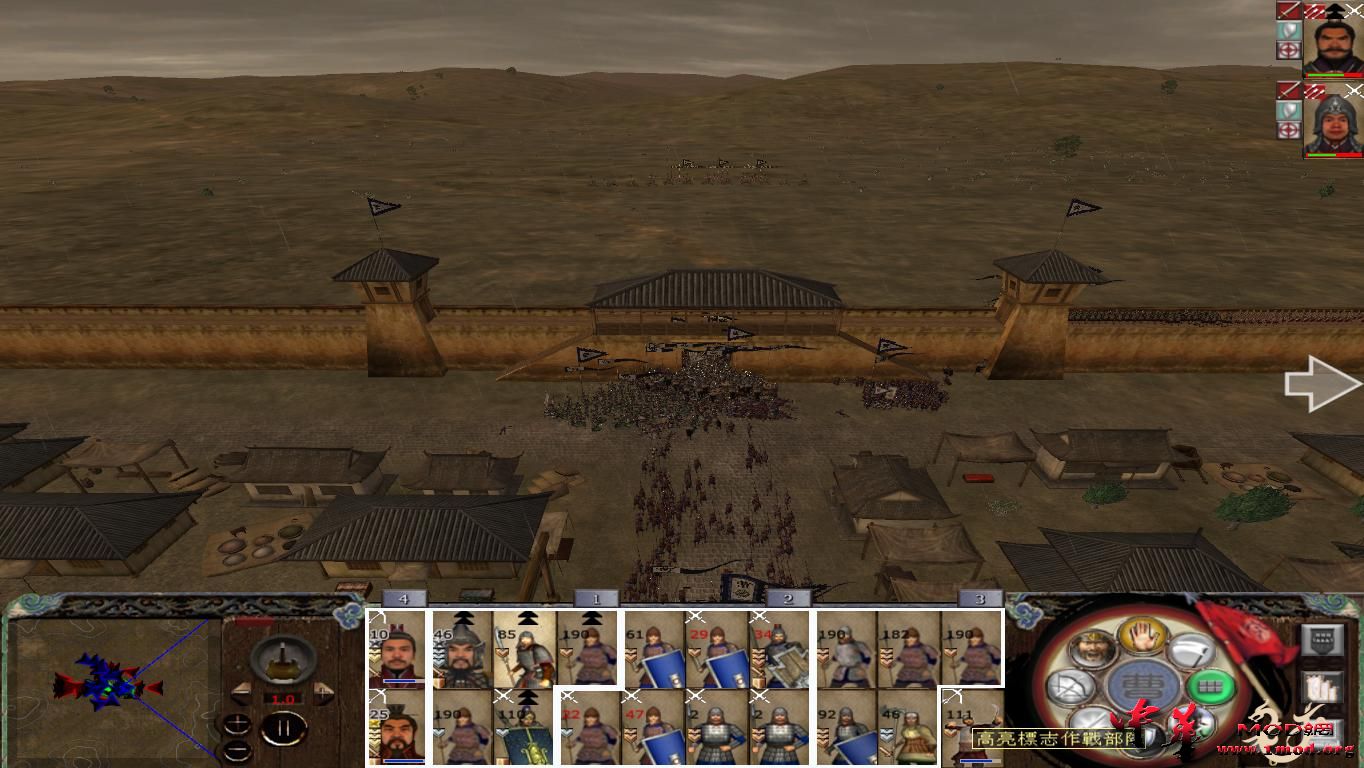Screen dimensions: 1364x768
Task: Click the bow icon on the command wheel
Action: coord(1071,687)
